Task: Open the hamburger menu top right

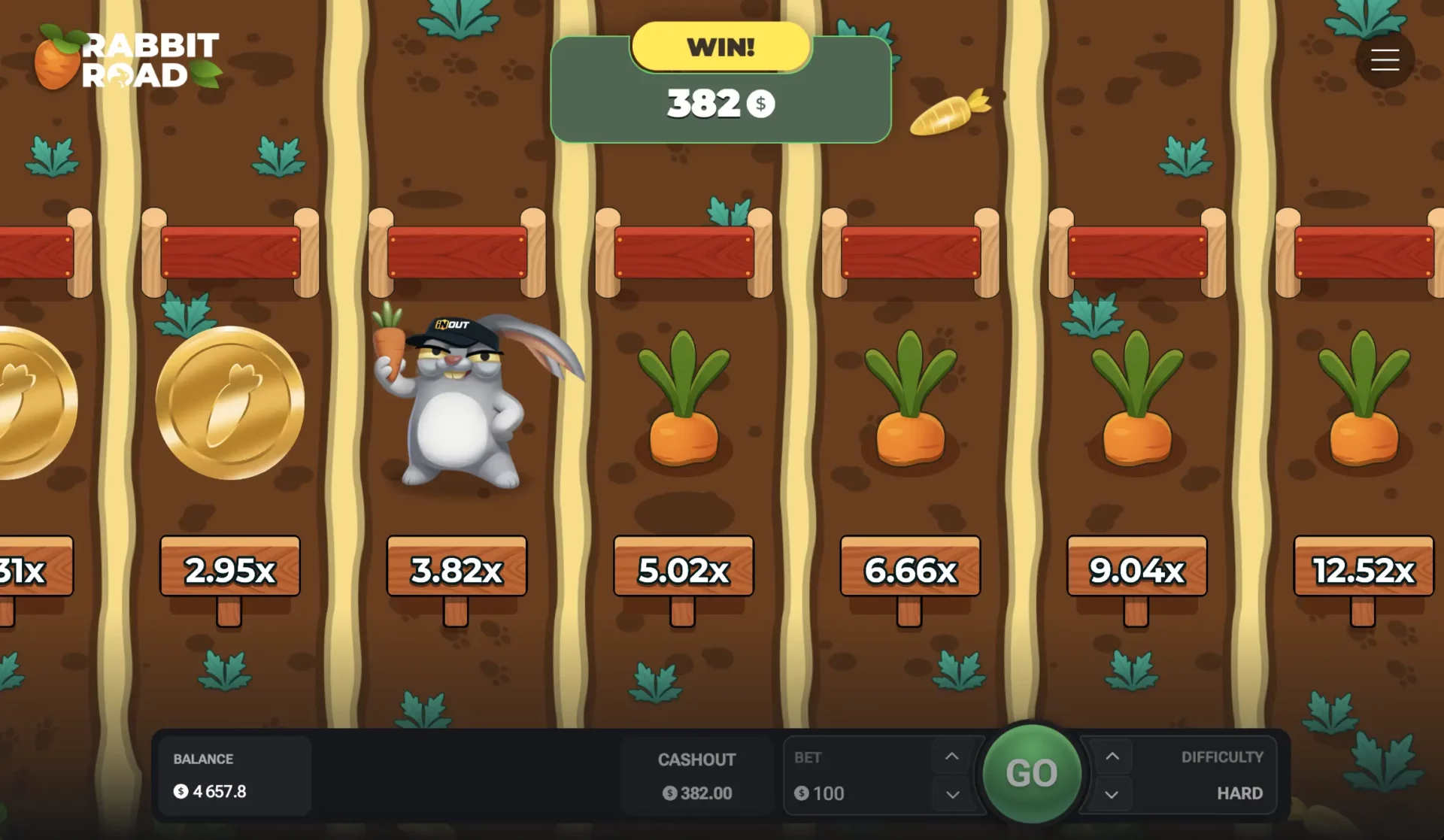Action: 1385,59
